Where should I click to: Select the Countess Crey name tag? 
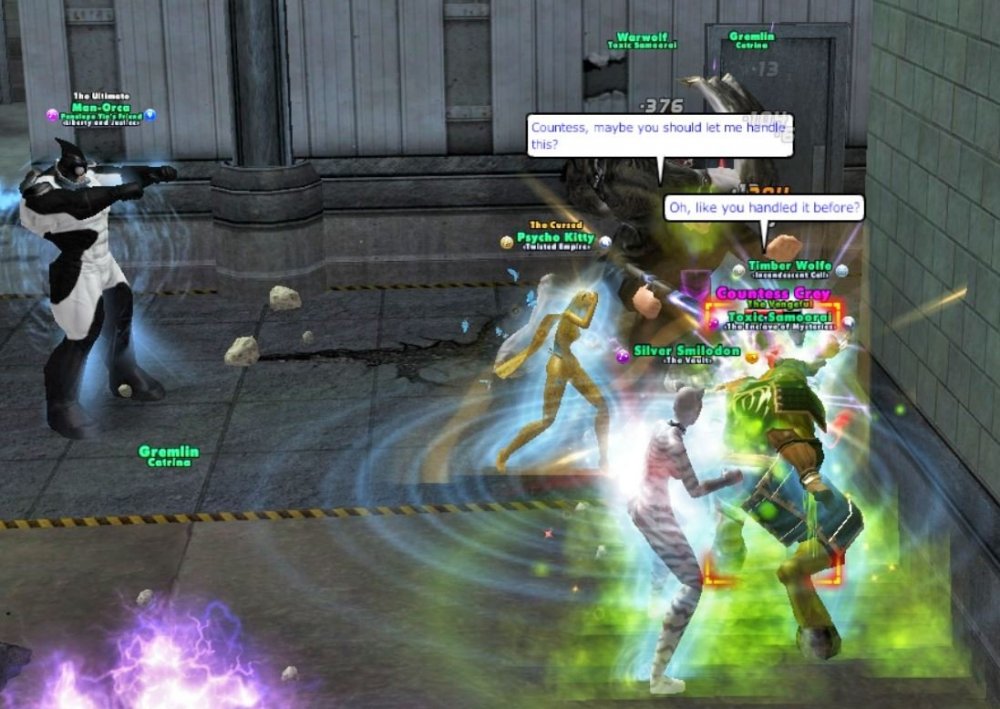[x=773, y=294]
